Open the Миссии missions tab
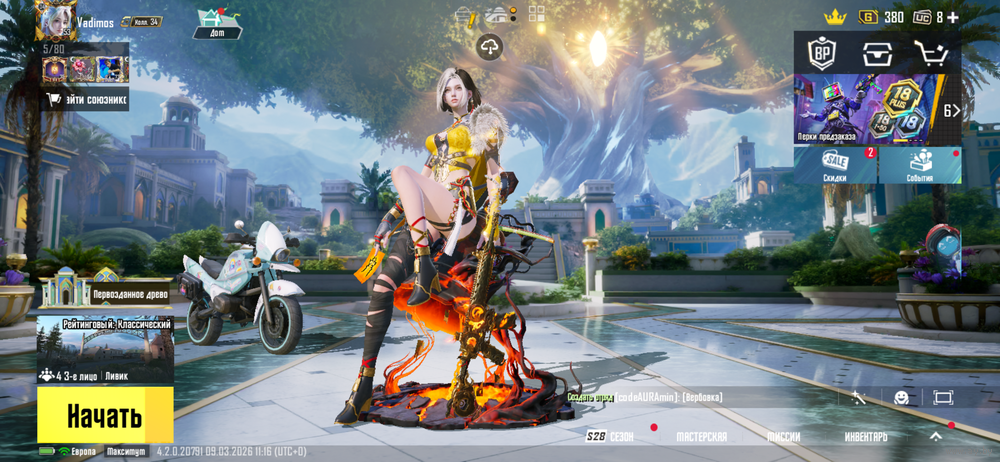The image size is (1000, 462). pyautogui.click(x=783, y=437)
